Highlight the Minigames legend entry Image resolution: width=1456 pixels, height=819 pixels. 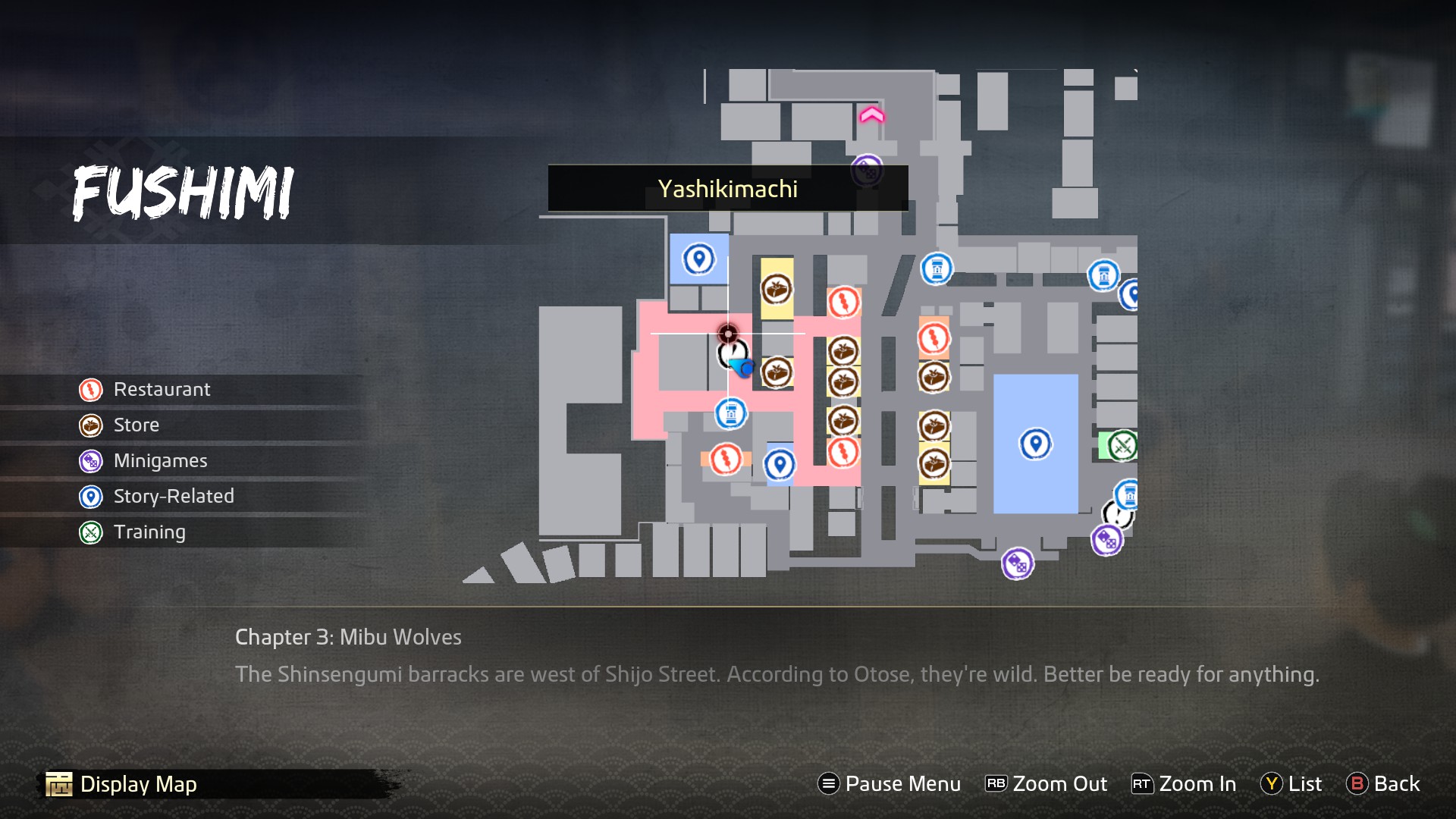pos(160,461)
